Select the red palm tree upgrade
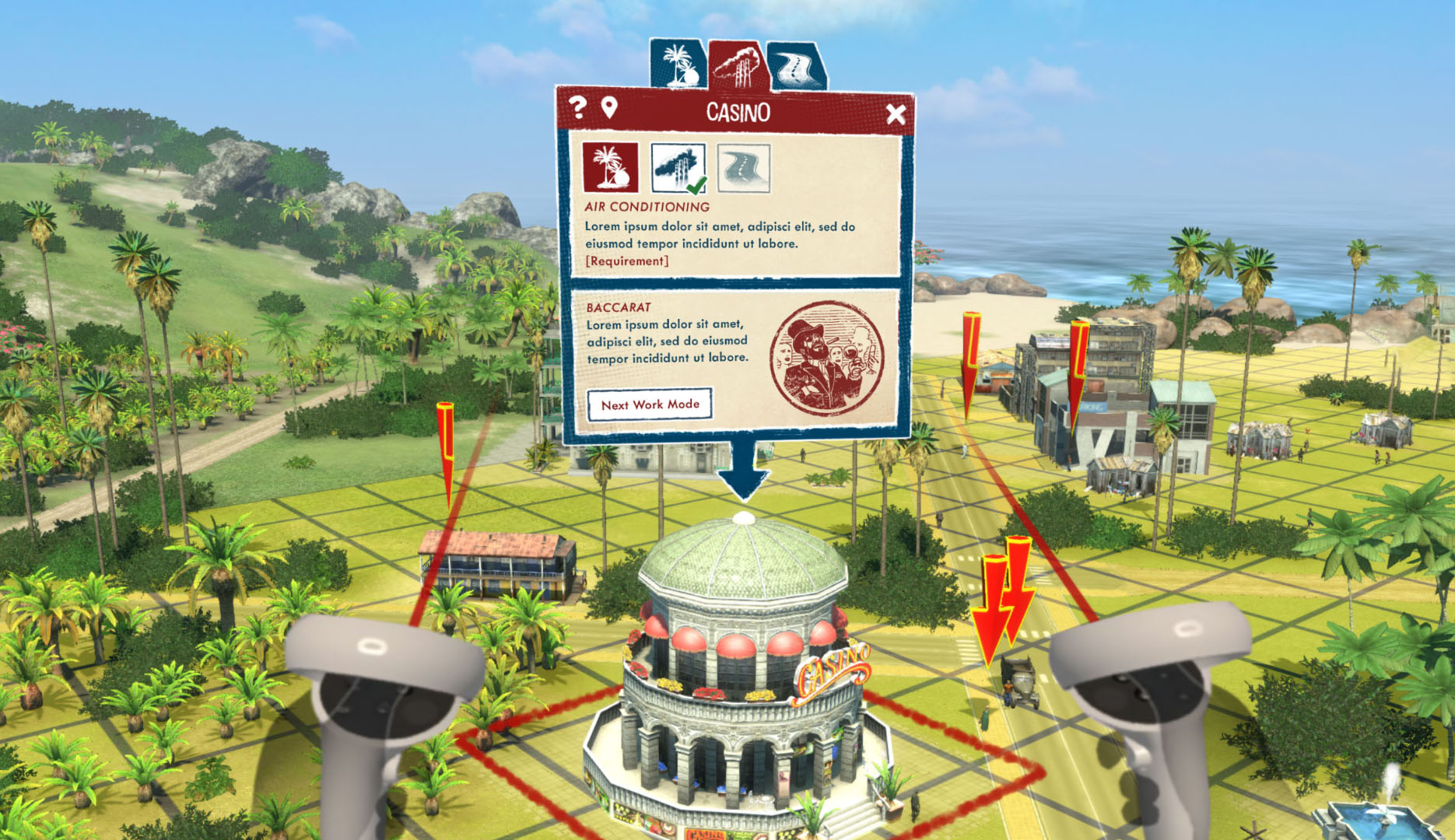Viewport: 1455px width, 840px height. pos(611,167)
